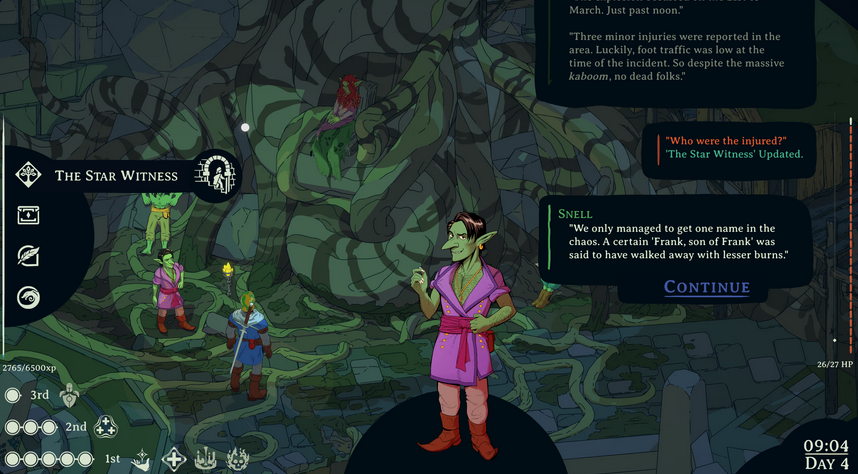This screenshot has height=474, width=858.
Task: Activate the 1st-level candles spell icon
Action: (207, 459)
